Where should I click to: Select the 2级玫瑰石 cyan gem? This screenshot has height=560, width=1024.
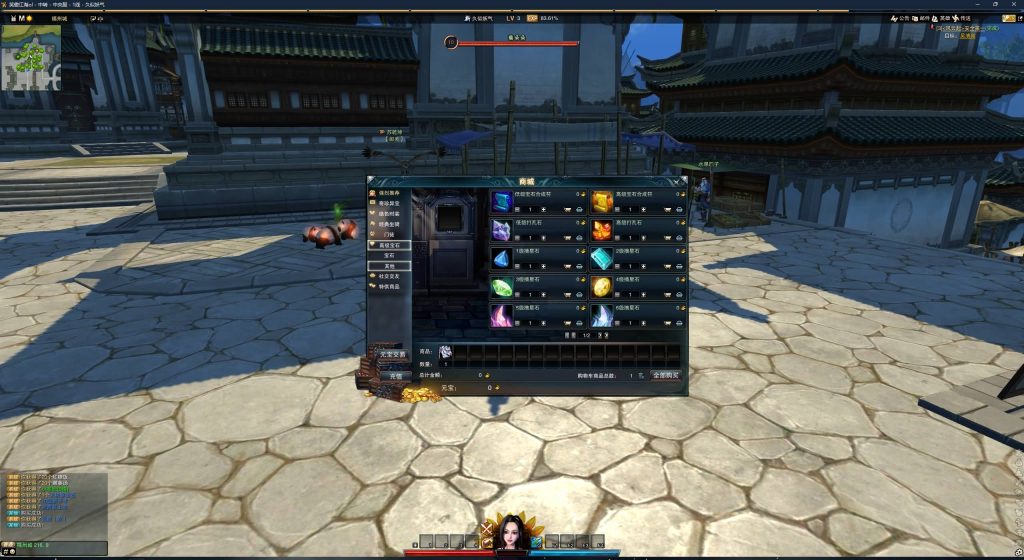click(601, 258)
